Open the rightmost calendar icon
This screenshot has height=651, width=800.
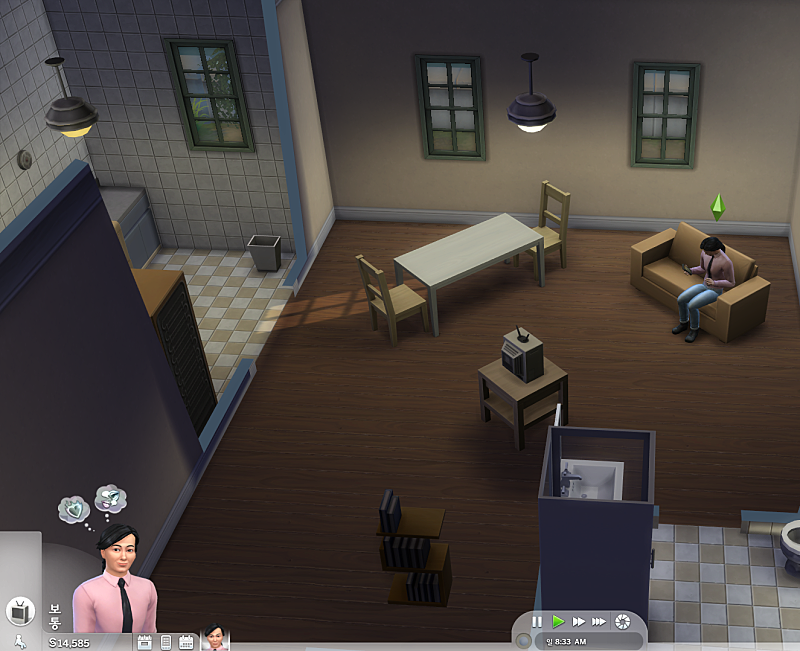186,642
